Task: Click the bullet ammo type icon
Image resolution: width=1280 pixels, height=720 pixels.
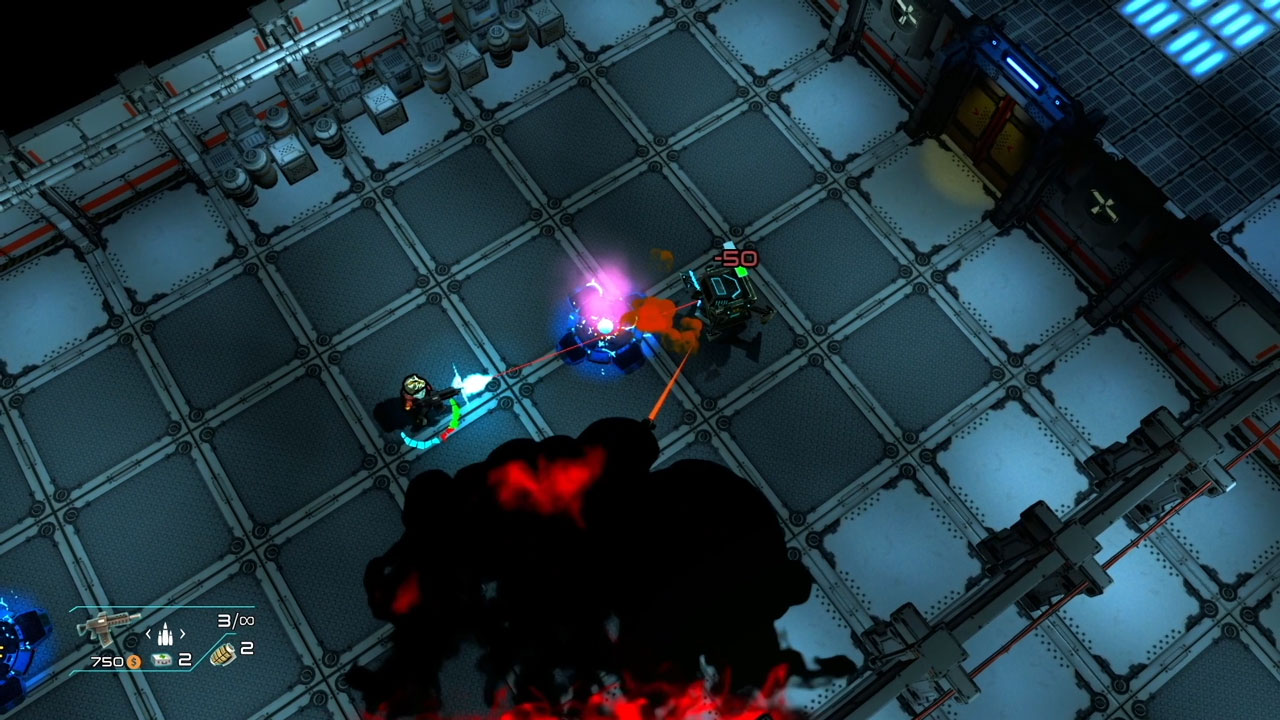Action: point(166,635)
